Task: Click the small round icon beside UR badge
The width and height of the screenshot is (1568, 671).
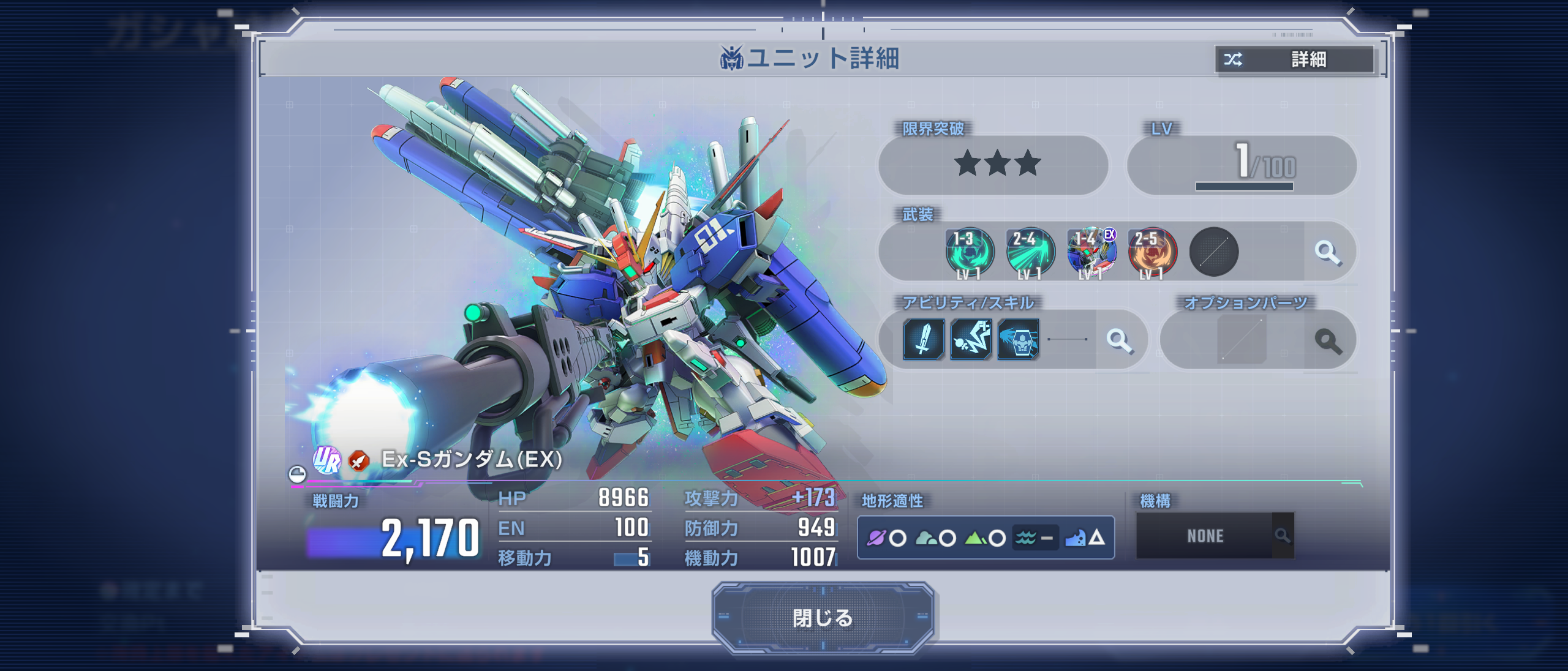Action: 297,474
